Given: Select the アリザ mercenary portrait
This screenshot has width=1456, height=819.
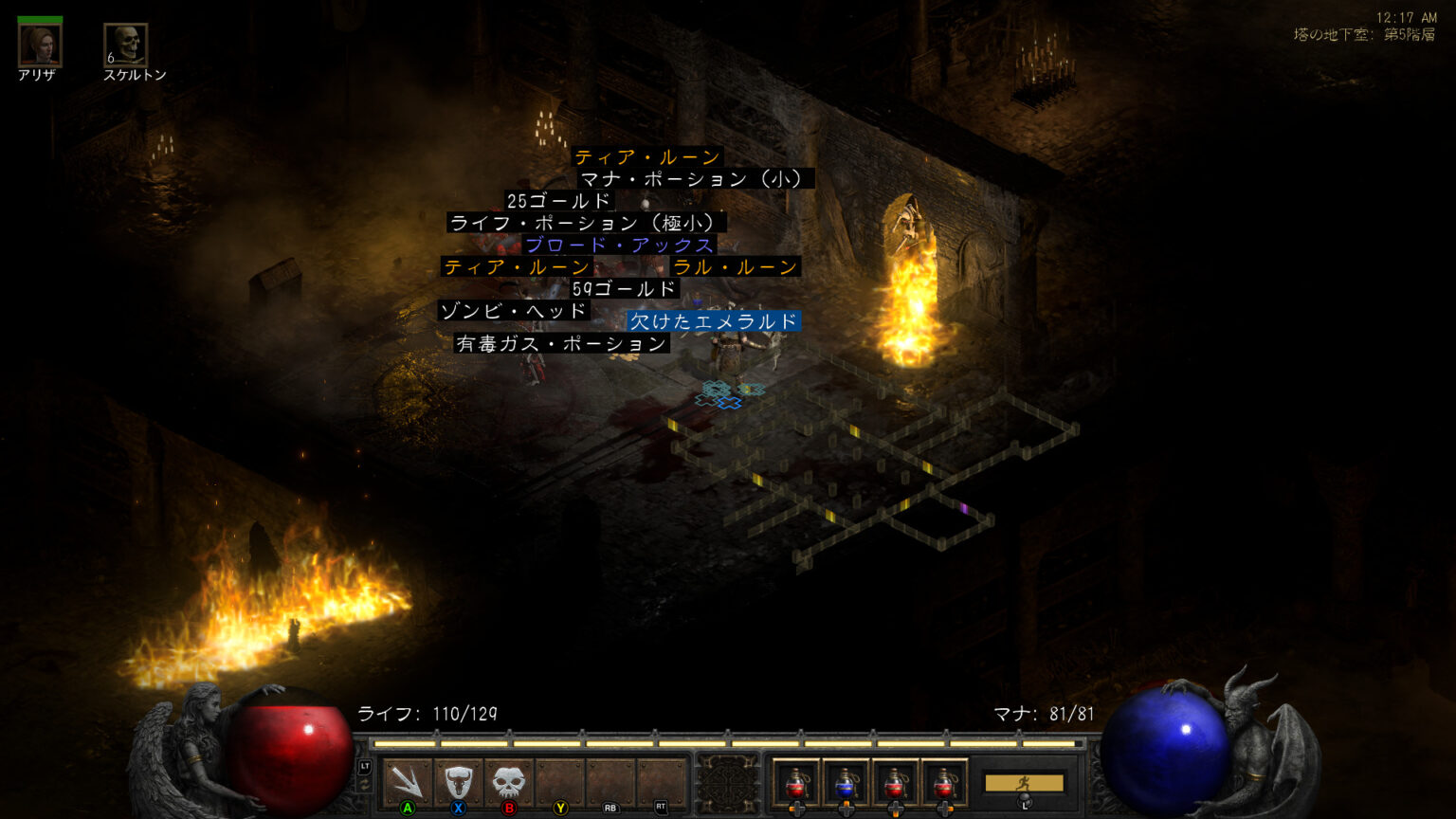Looking at the screenshot, I should [40, 45].
